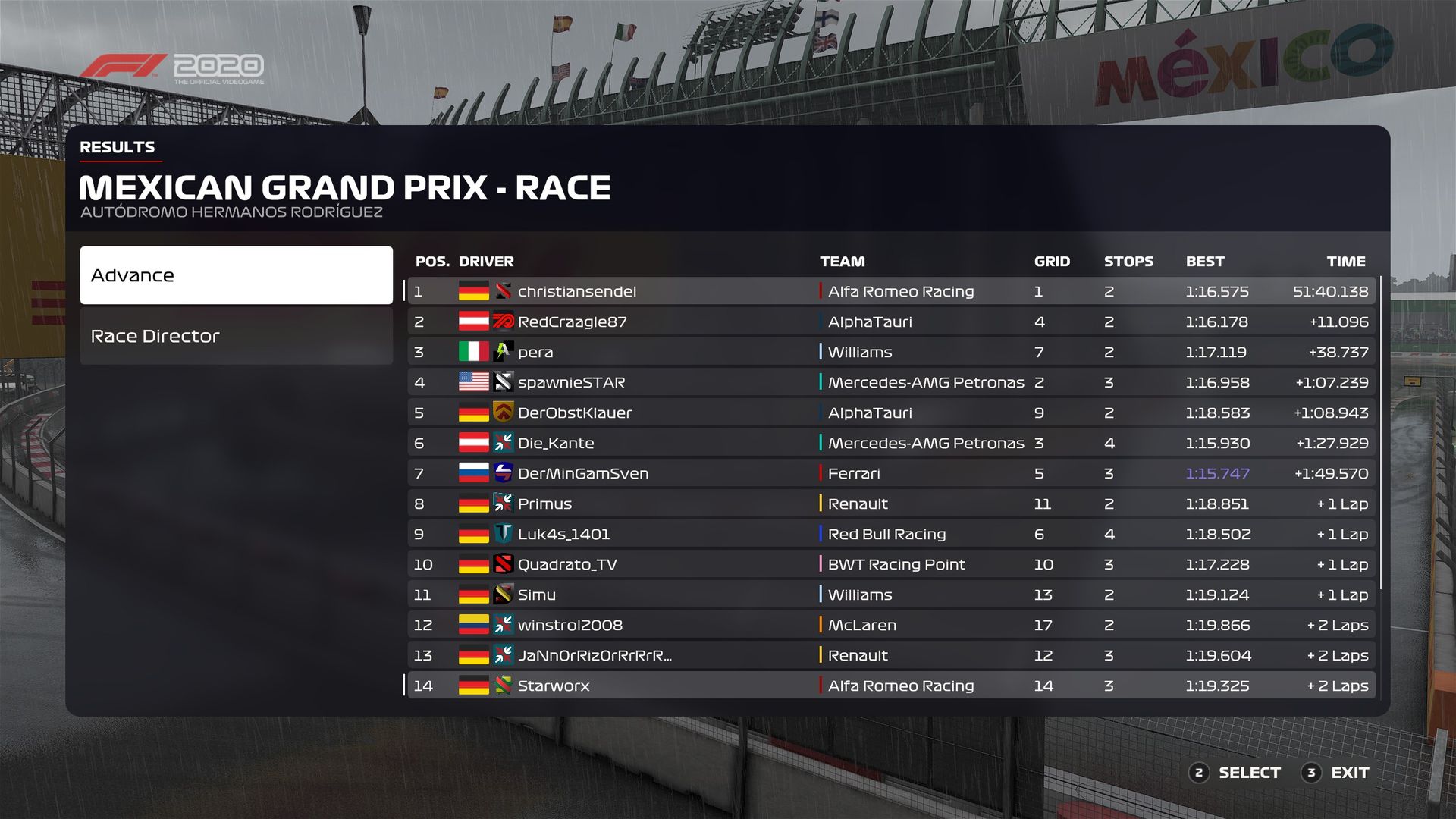1456x819 pixels.
Task: Select christiansendel's first place result row
Action: click(891, 291)
